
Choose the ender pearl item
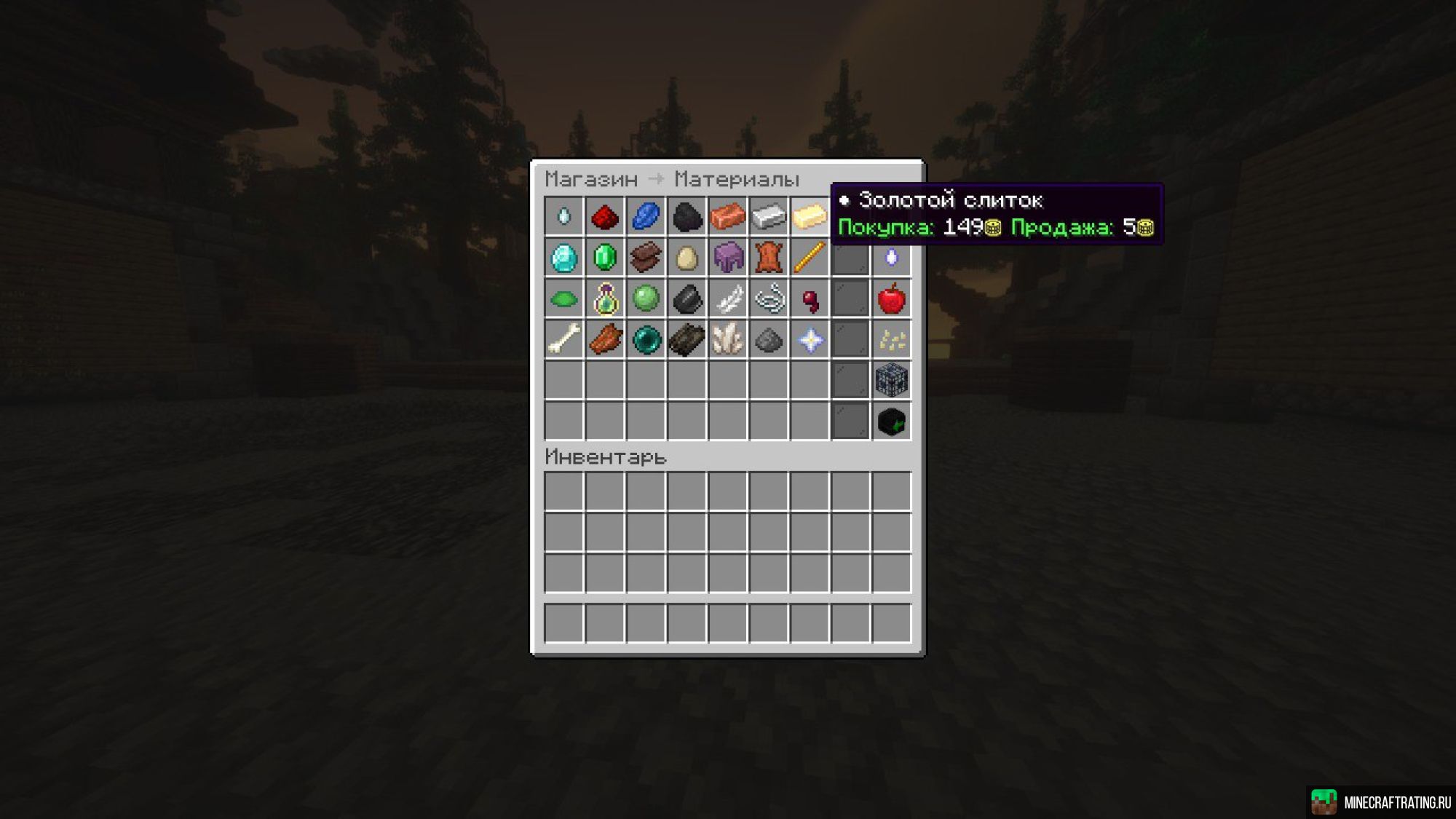pos(646,339)
